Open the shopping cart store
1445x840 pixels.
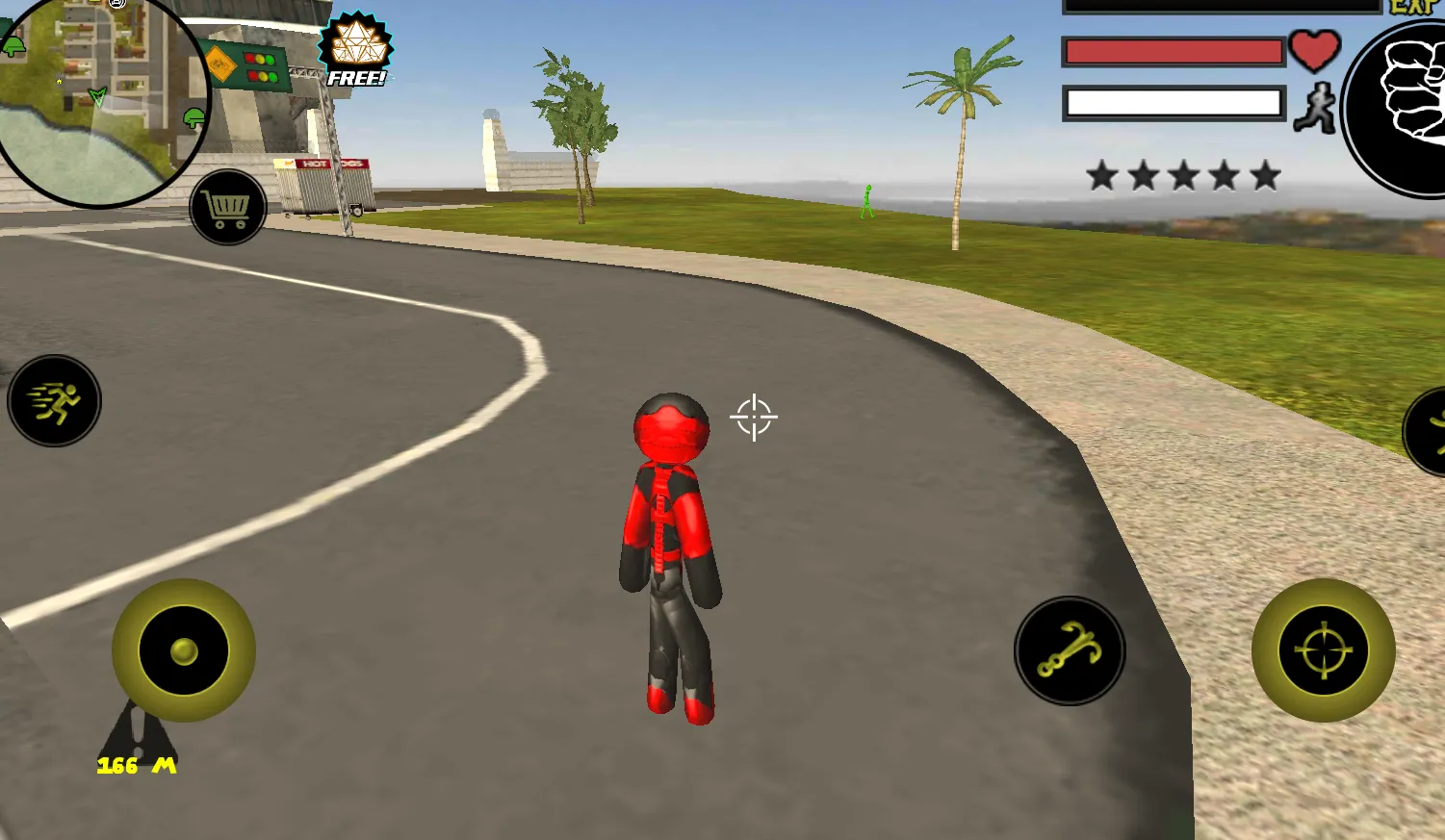coord(227,207)
